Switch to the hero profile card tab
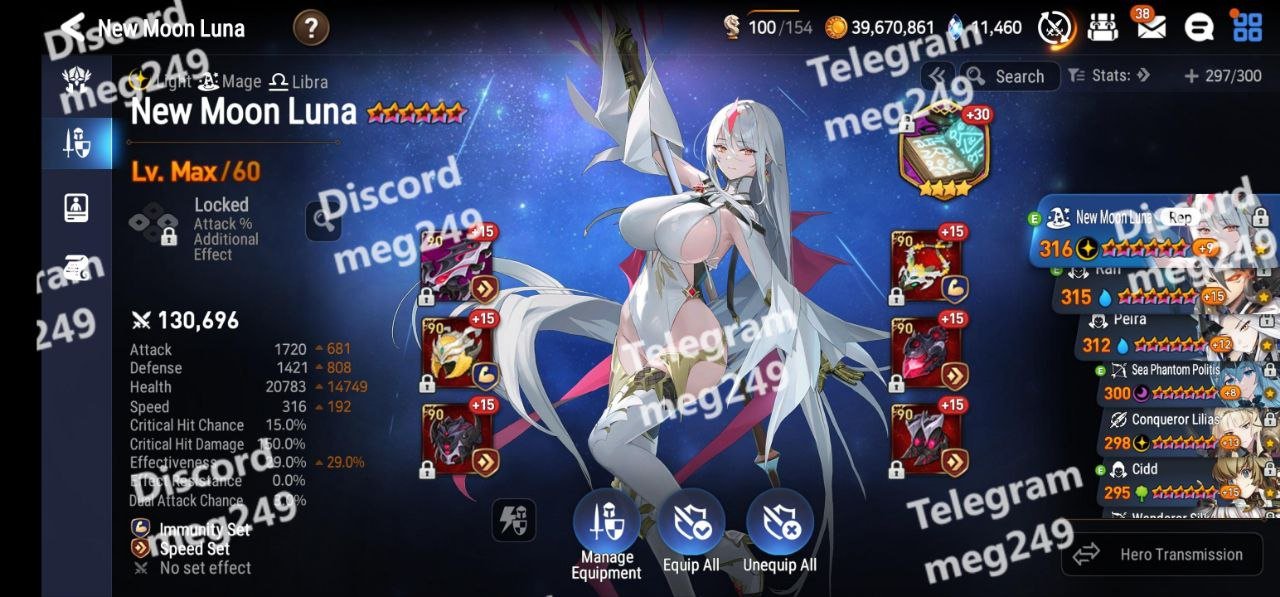 click(76, 207)
